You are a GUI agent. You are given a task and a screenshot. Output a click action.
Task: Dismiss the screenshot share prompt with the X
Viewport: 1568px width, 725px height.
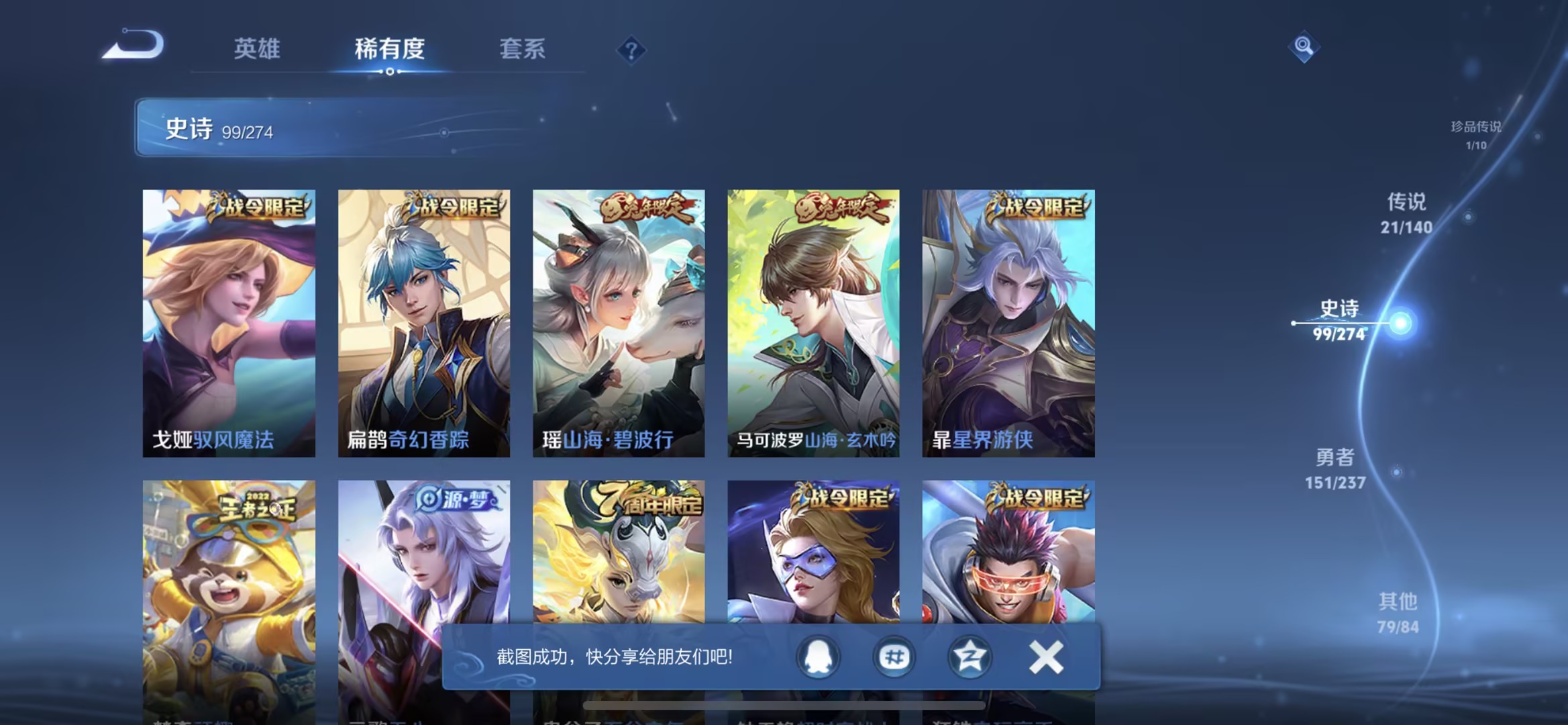[x=1047, y=659]
